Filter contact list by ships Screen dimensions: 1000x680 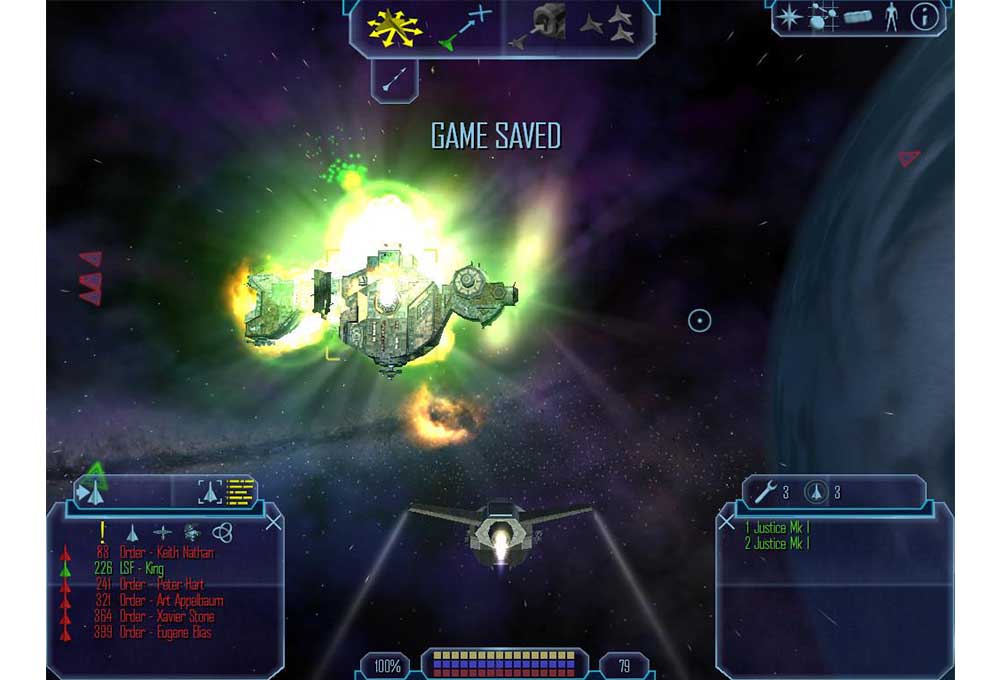pos(131,532)
